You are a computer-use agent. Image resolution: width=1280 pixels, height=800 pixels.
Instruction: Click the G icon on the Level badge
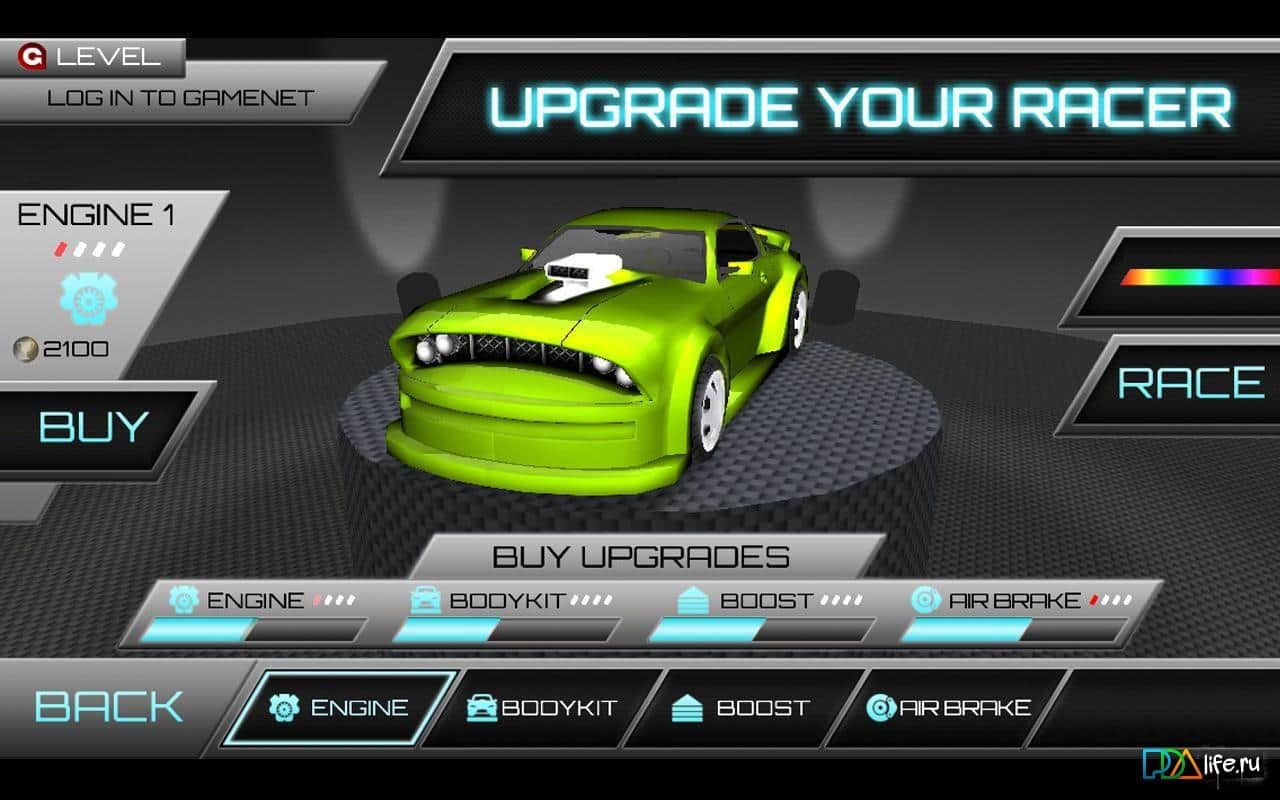pyautogui.click(x=33, y=56)
